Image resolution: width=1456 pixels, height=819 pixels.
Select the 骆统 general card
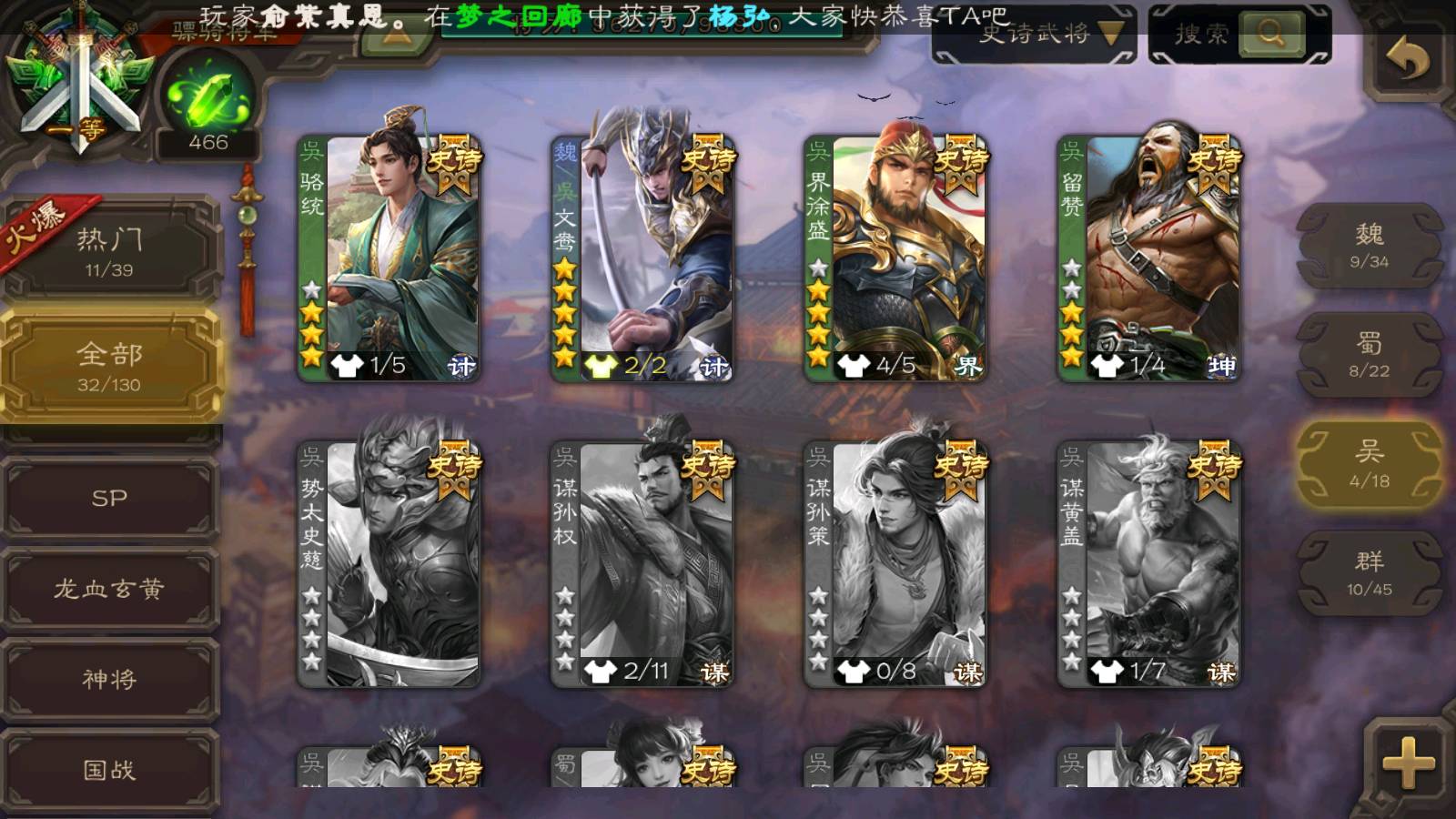click(x=389, y=258)
